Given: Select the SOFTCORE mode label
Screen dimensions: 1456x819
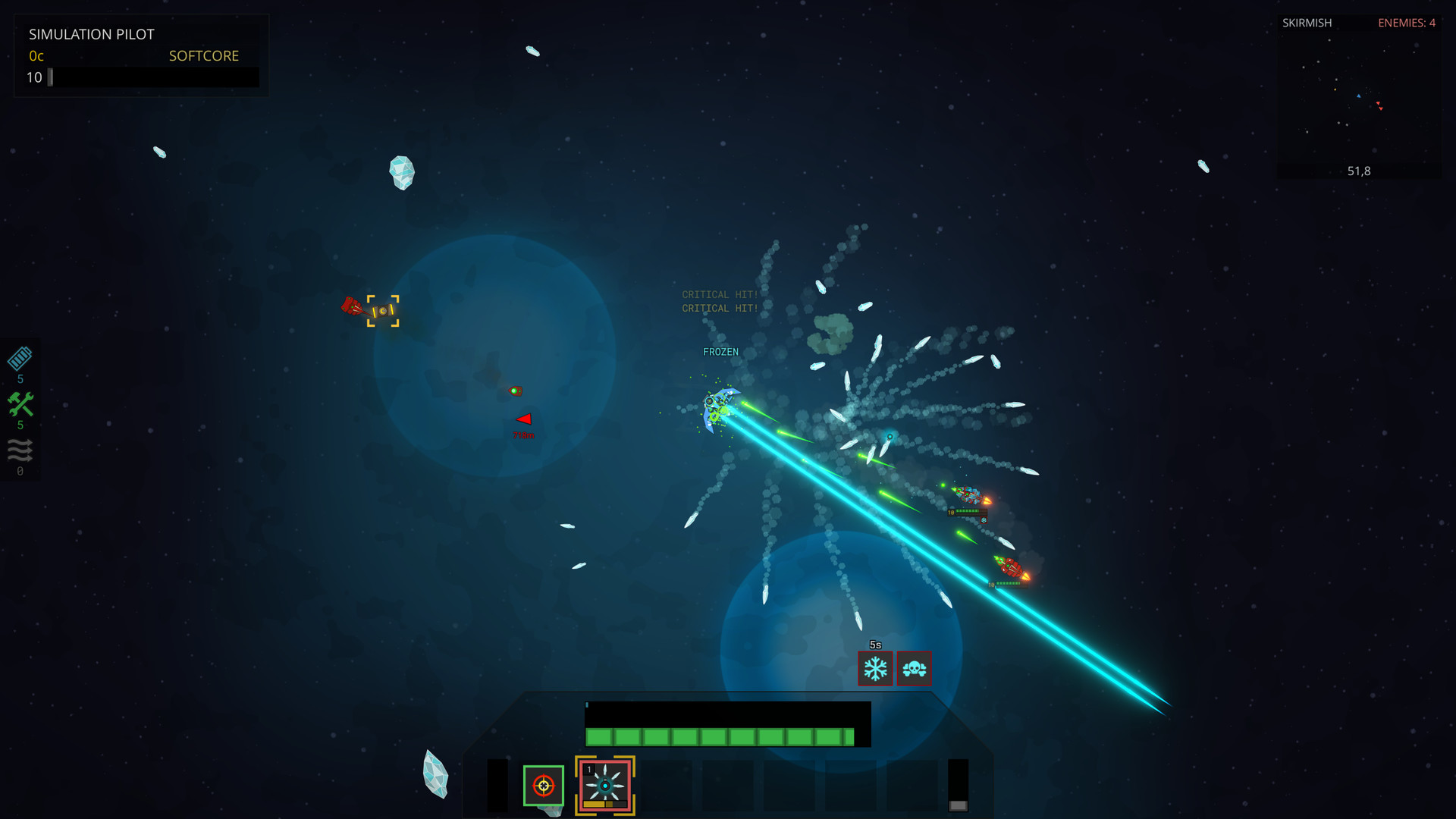Looking at the screenshot, I should point(203,55).
